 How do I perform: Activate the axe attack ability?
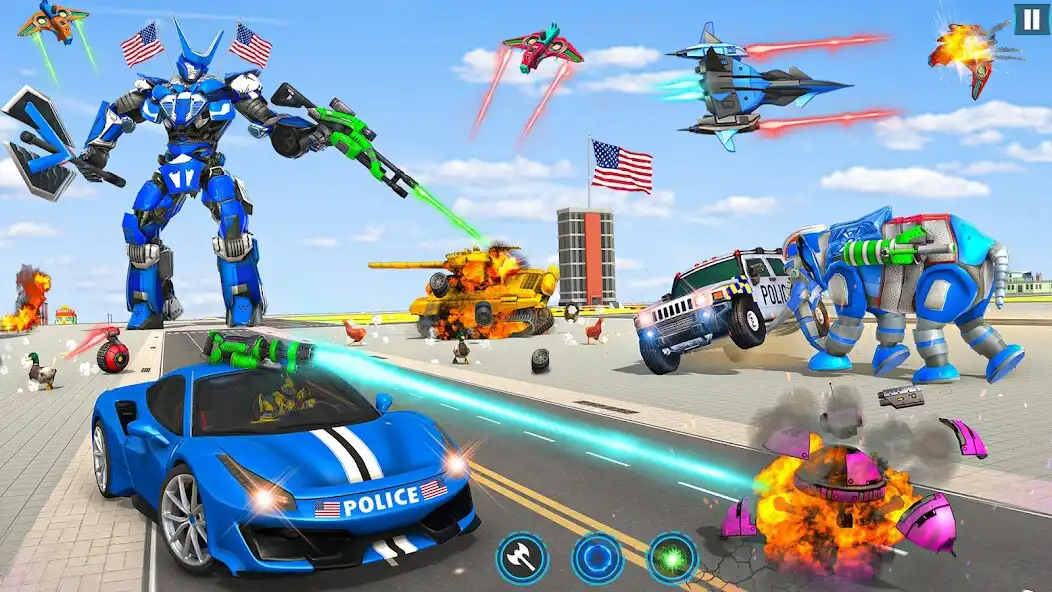pyautogui.click(x=523, y=558)
